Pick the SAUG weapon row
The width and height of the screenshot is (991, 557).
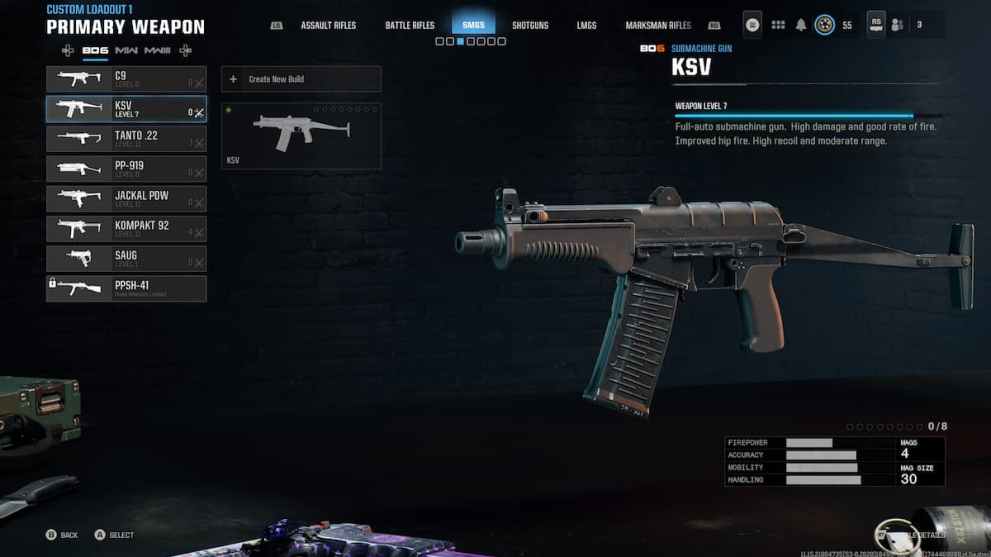(x=126, y=259)
